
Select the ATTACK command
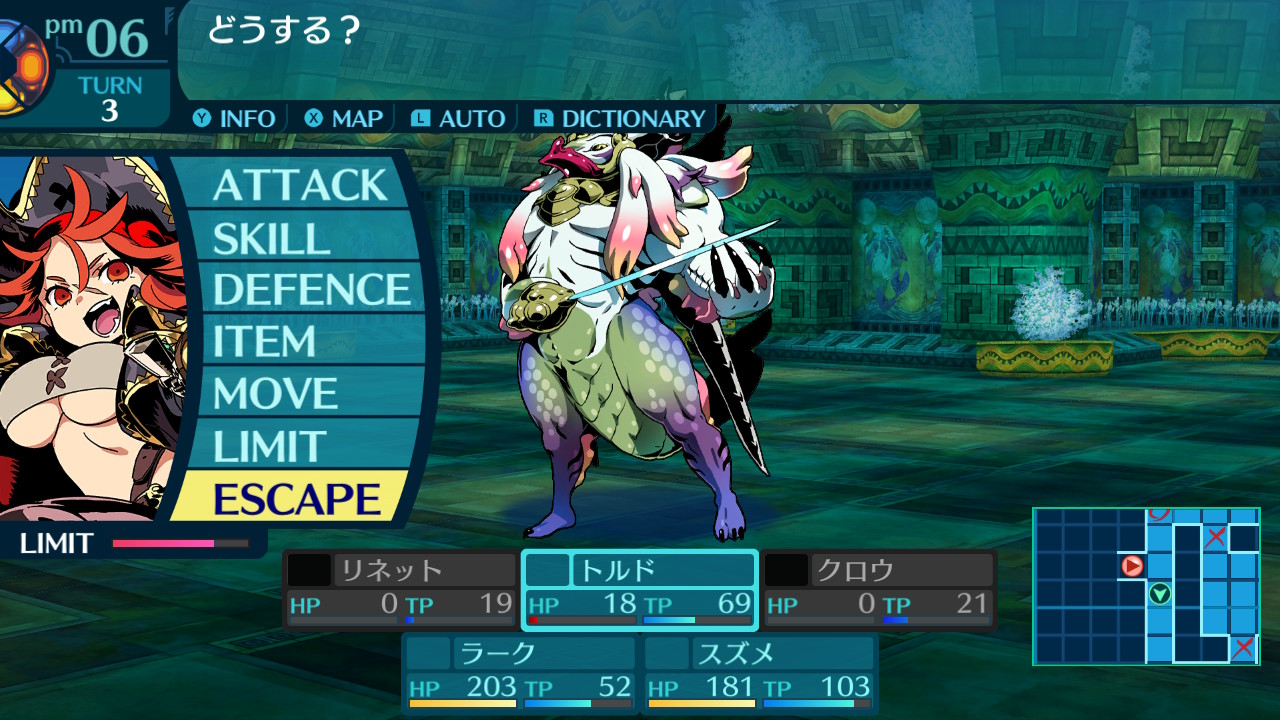tap(299, 186)
